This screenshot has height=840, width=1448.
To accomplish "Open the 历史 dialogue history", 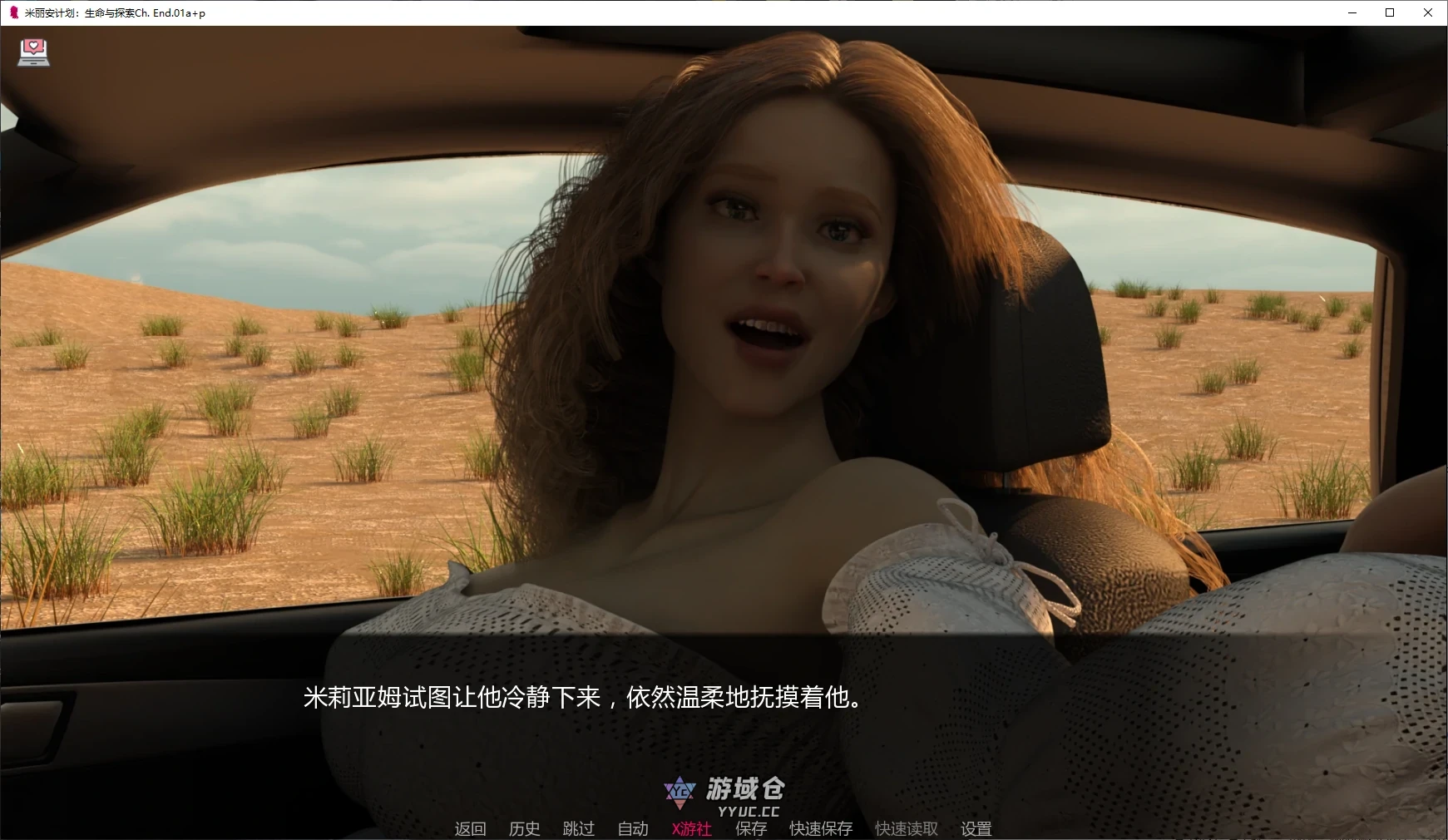I will point(524,828).
